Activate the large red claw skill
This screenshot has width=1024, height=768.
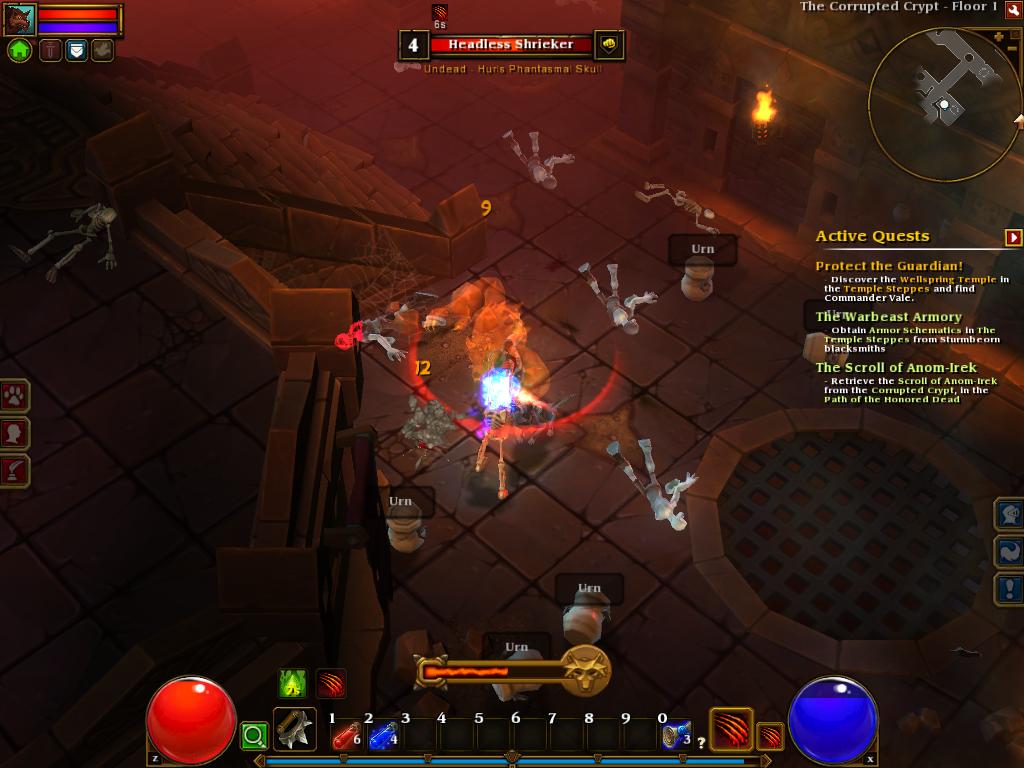(x=730, y=729)
